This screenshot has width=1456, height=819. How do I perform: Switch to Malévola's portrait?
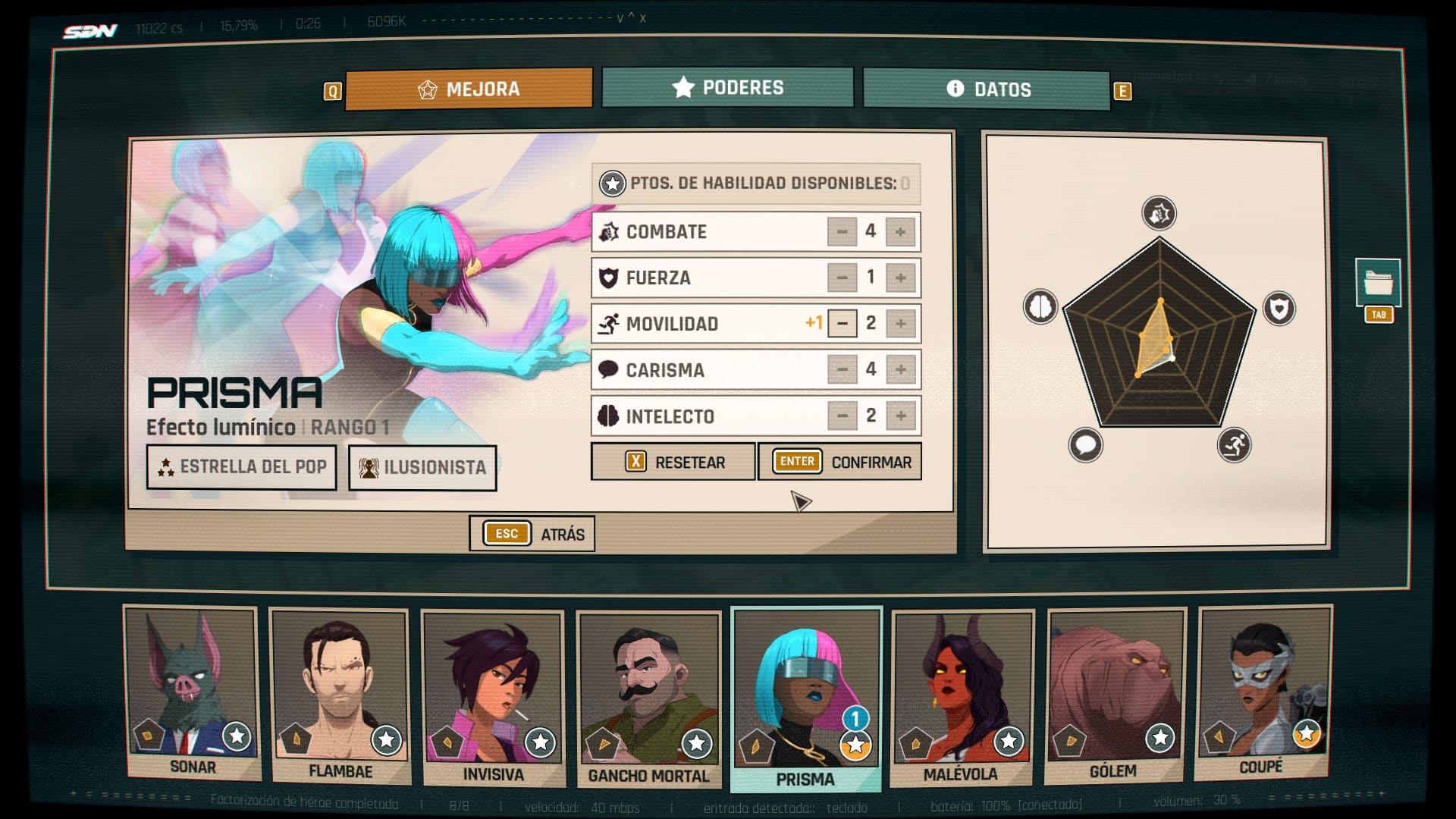click(x=961, y=698)
